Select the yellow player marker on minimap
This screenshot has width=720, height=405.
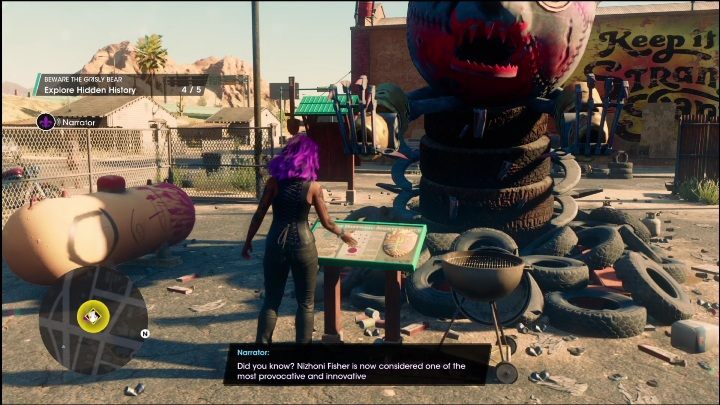pyautogui.click(x=92, y=318)
